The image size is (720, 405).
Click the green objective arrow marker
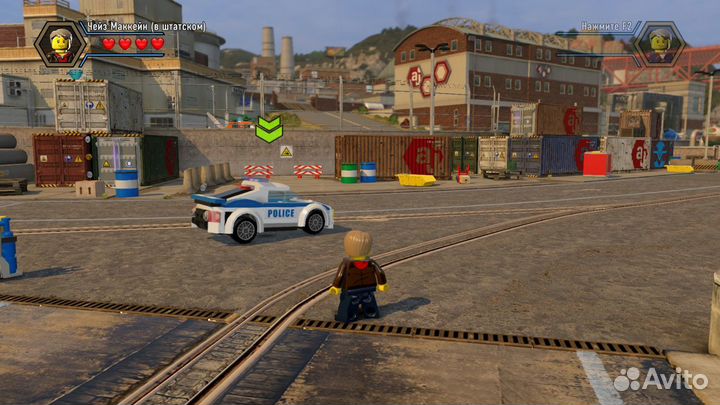[268, 128]
